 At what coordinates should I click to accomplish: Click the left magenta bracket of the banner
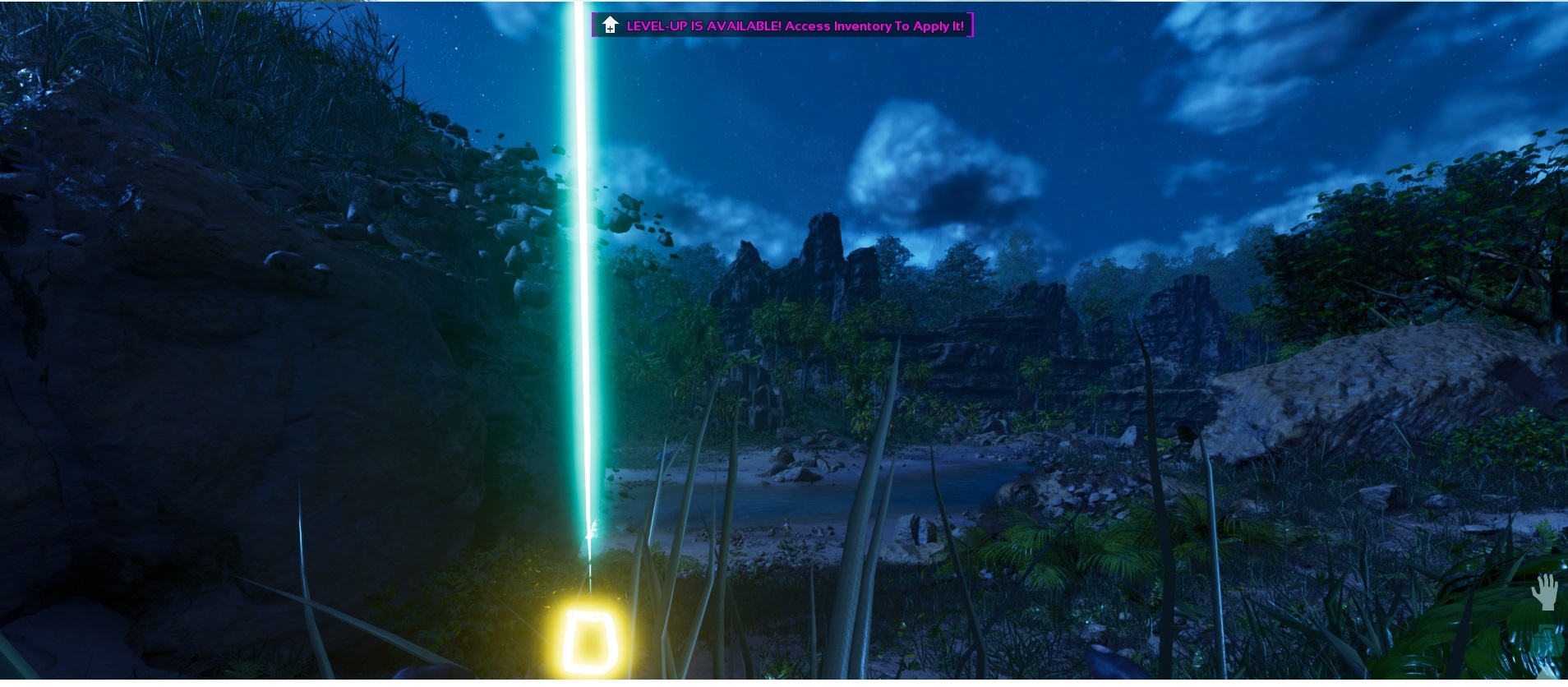594,25
